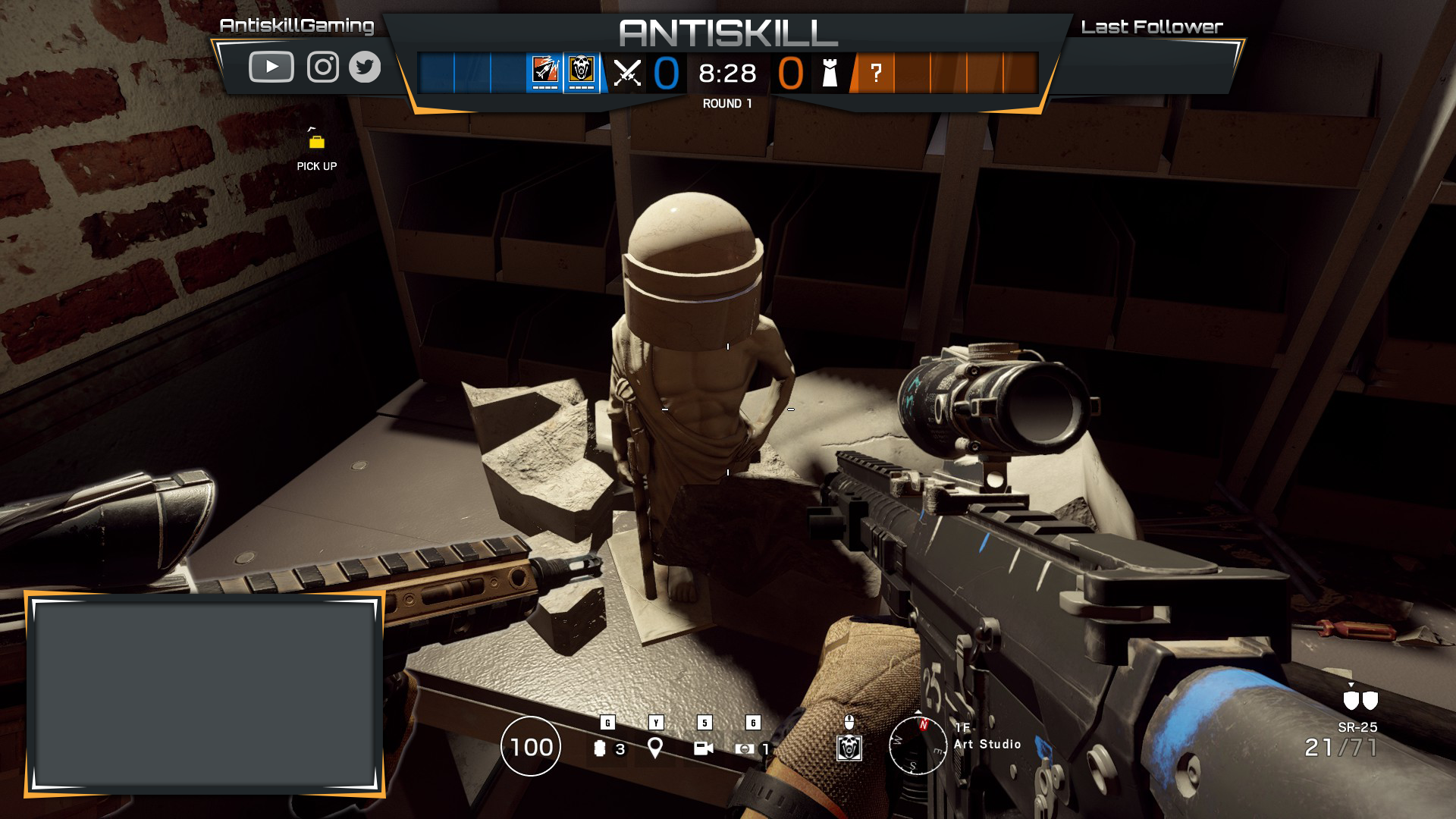1456x819 pixels.
Task: Click the YouTube icon in the stream overlay
Action: pos(271,67)
